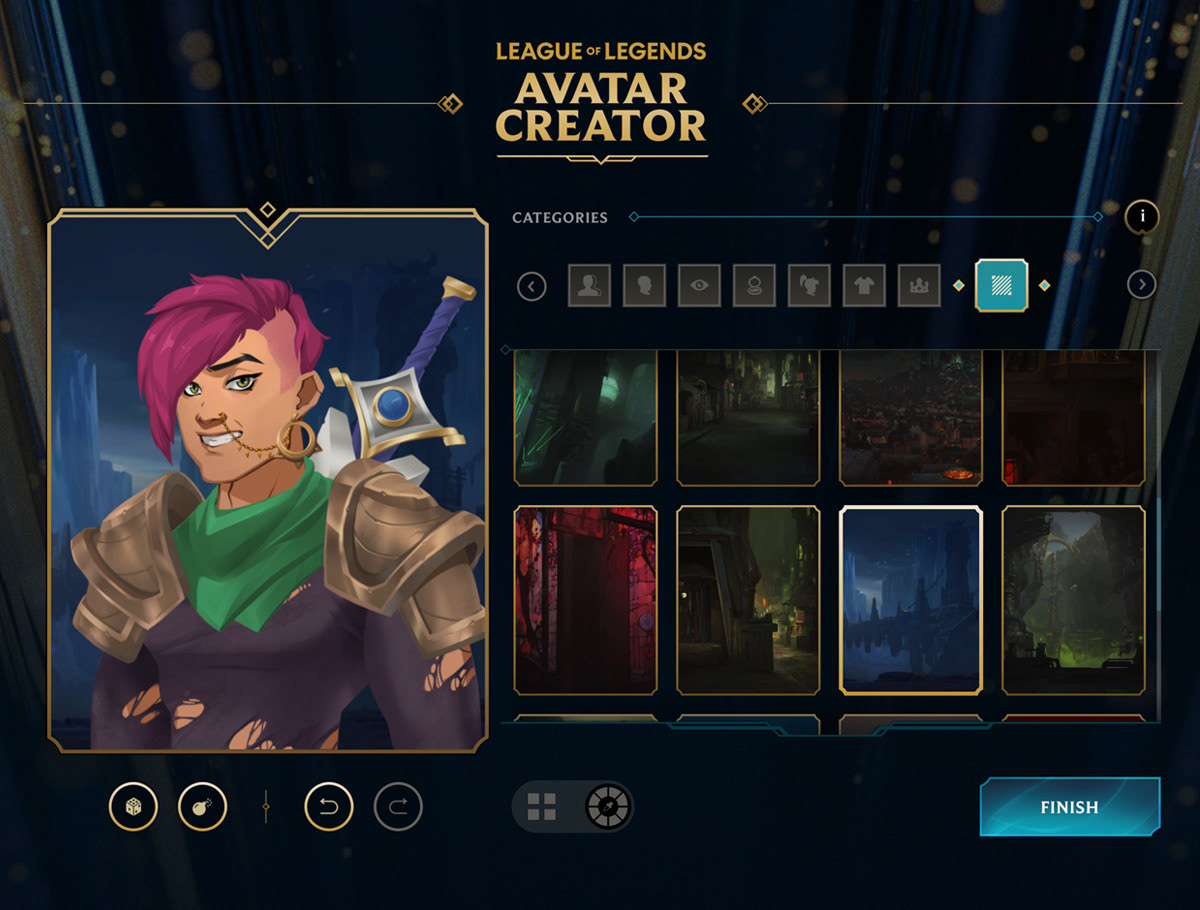Go to previous categories with left arrow
The width and height of the screenshot is (1200, 910).
click(x=532, y=286)
